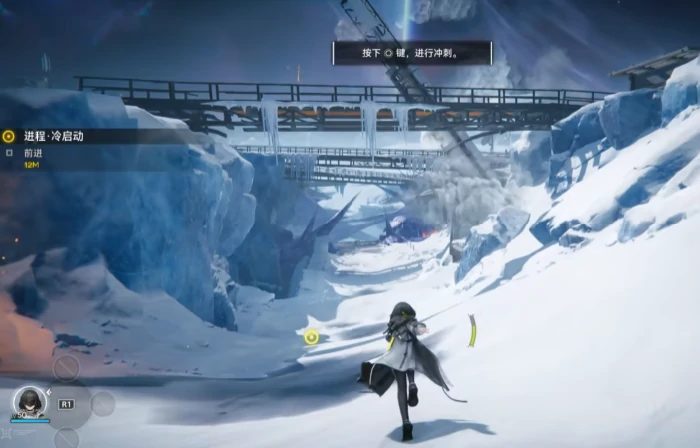Viewport: 700px width, 448px height.
Task: Click the yellow quest waypoint marker
Action: click(x=312, y=337)
